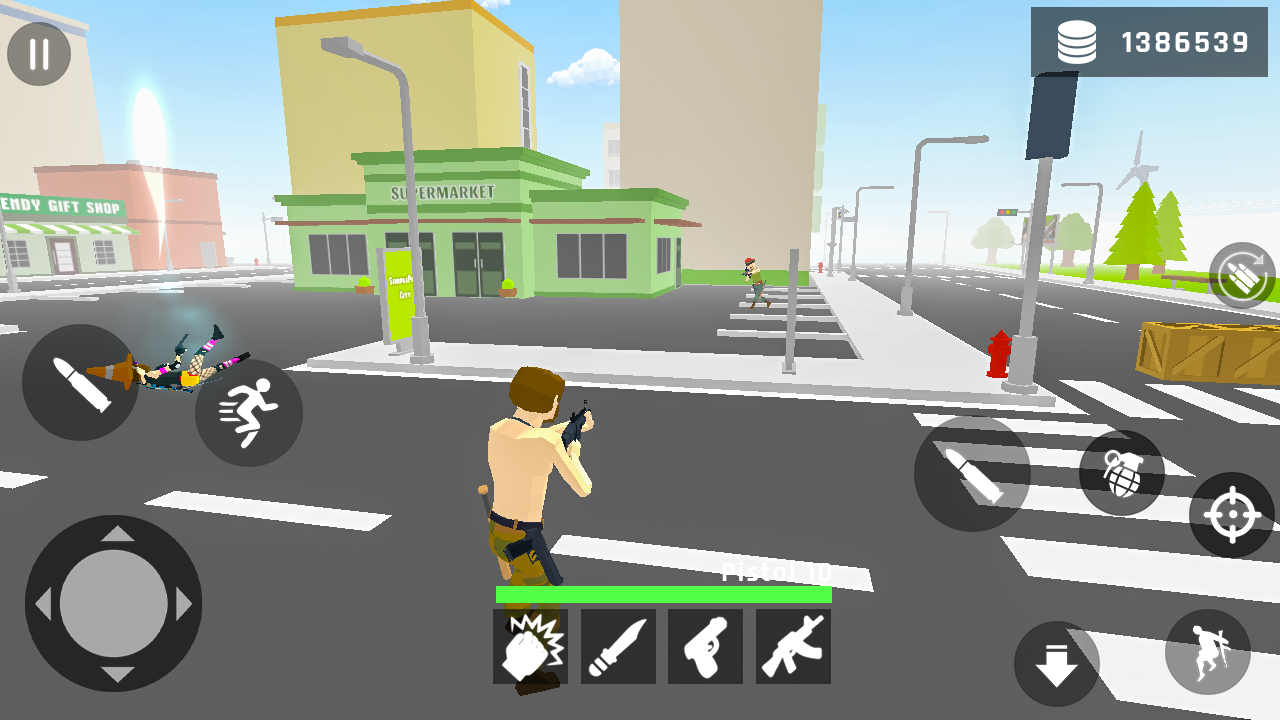1280x720 pixels.
Task: Tap the ammo swap icon below the currency panel
Action: (x=1240, y=272)
